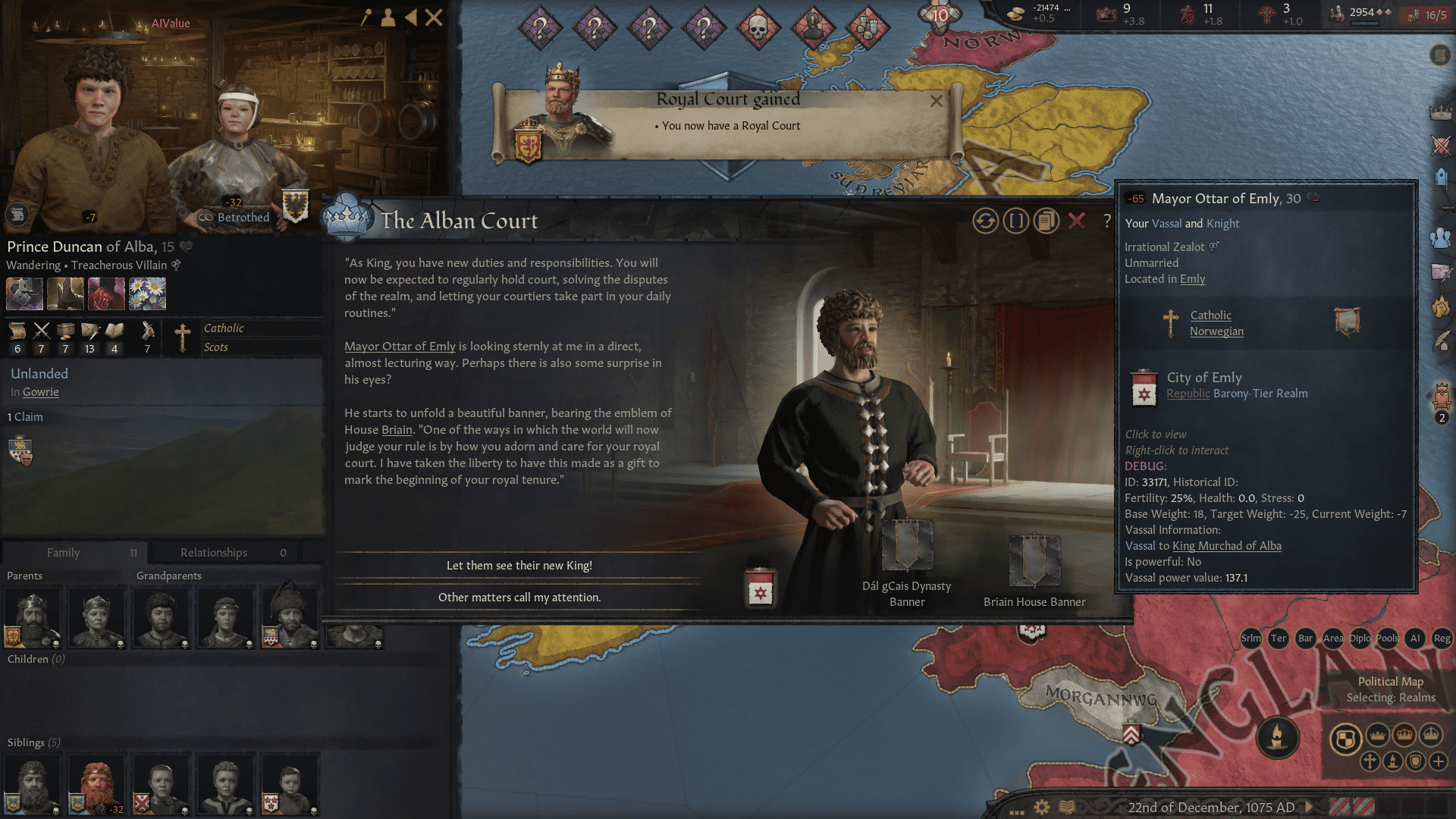Select the religion cross map mode
Viewport: 1456px width, 819px height.
pyautogui.click(x=1371, y=761)
